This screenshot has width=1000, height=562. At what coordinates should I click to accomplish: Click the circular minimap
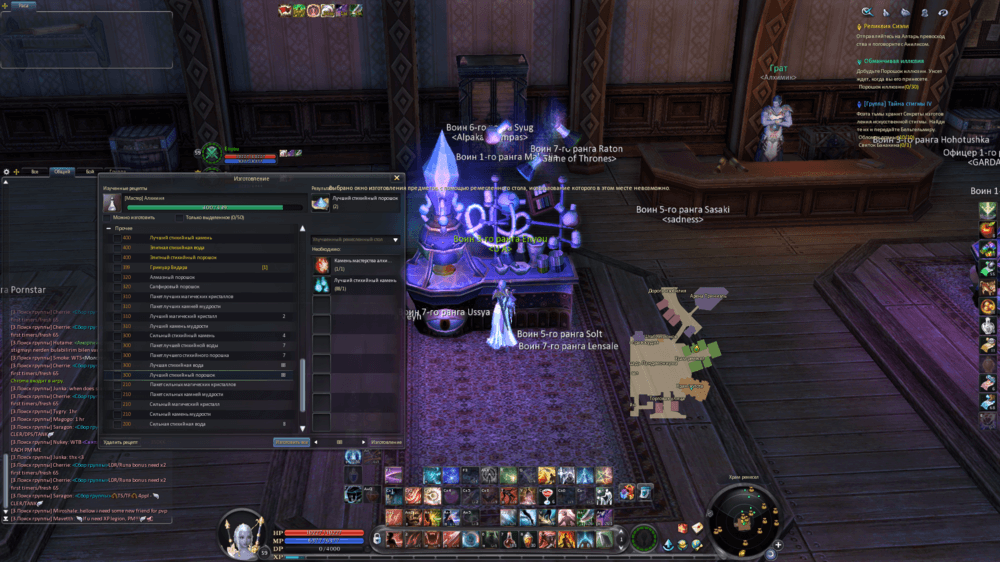743,520
